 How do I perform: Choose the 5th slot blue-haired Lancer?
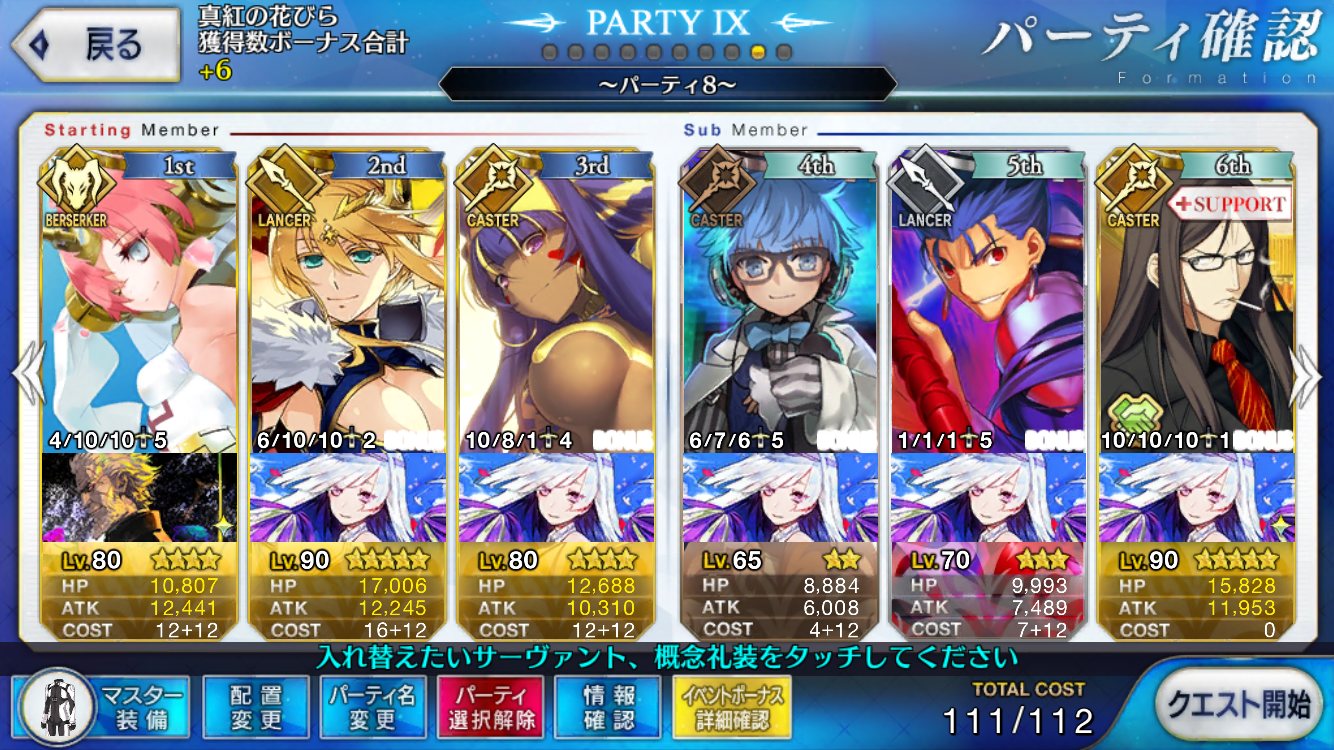click(x=988, y=300)
